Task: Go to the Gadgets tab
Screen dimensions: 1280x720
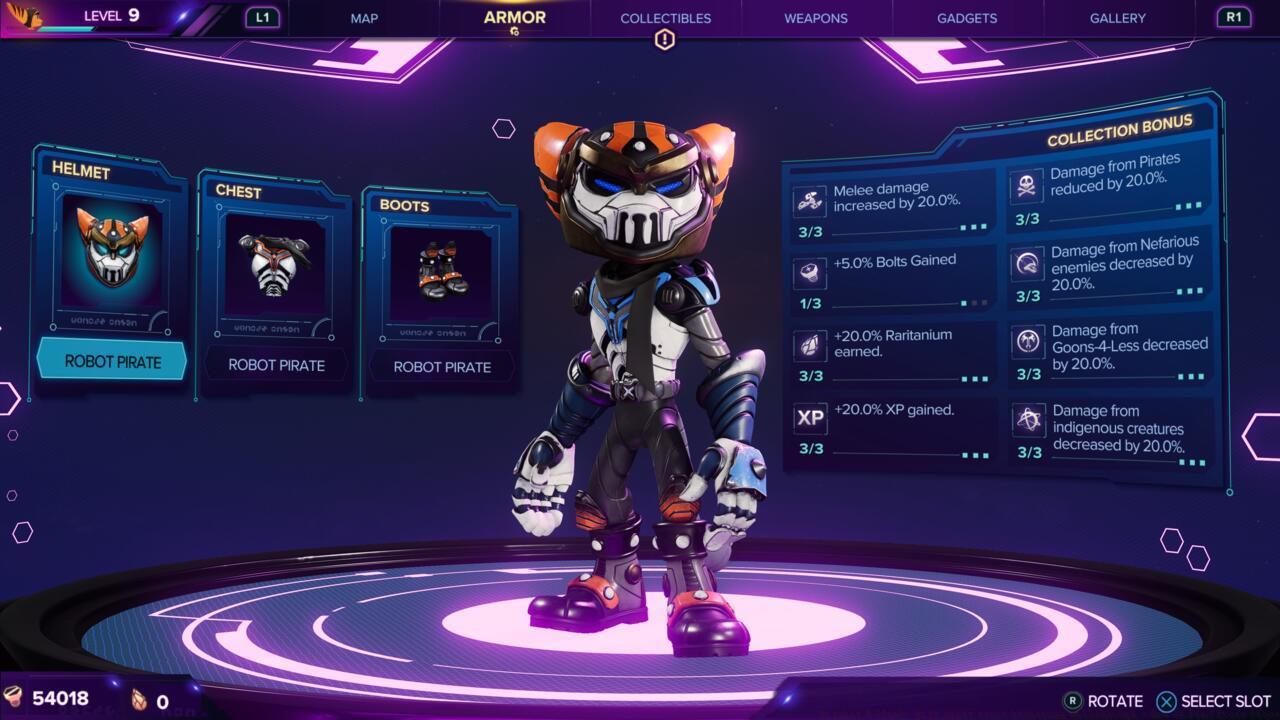Action: (x=967, y=18)
